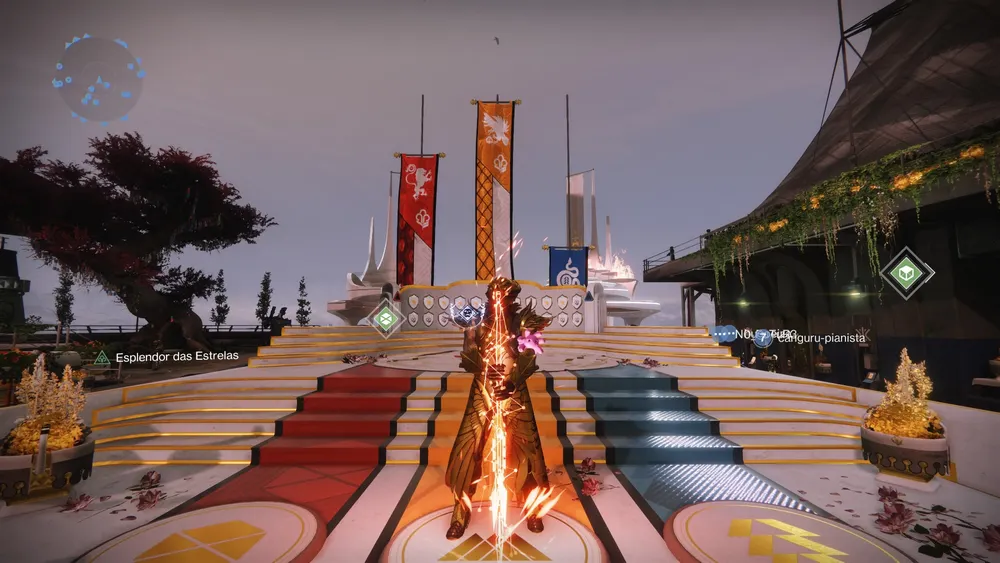The width and height of the screenshot is (1000, 563).
Task: Select the green diamond marker near the podium
Action: (385, 318)
